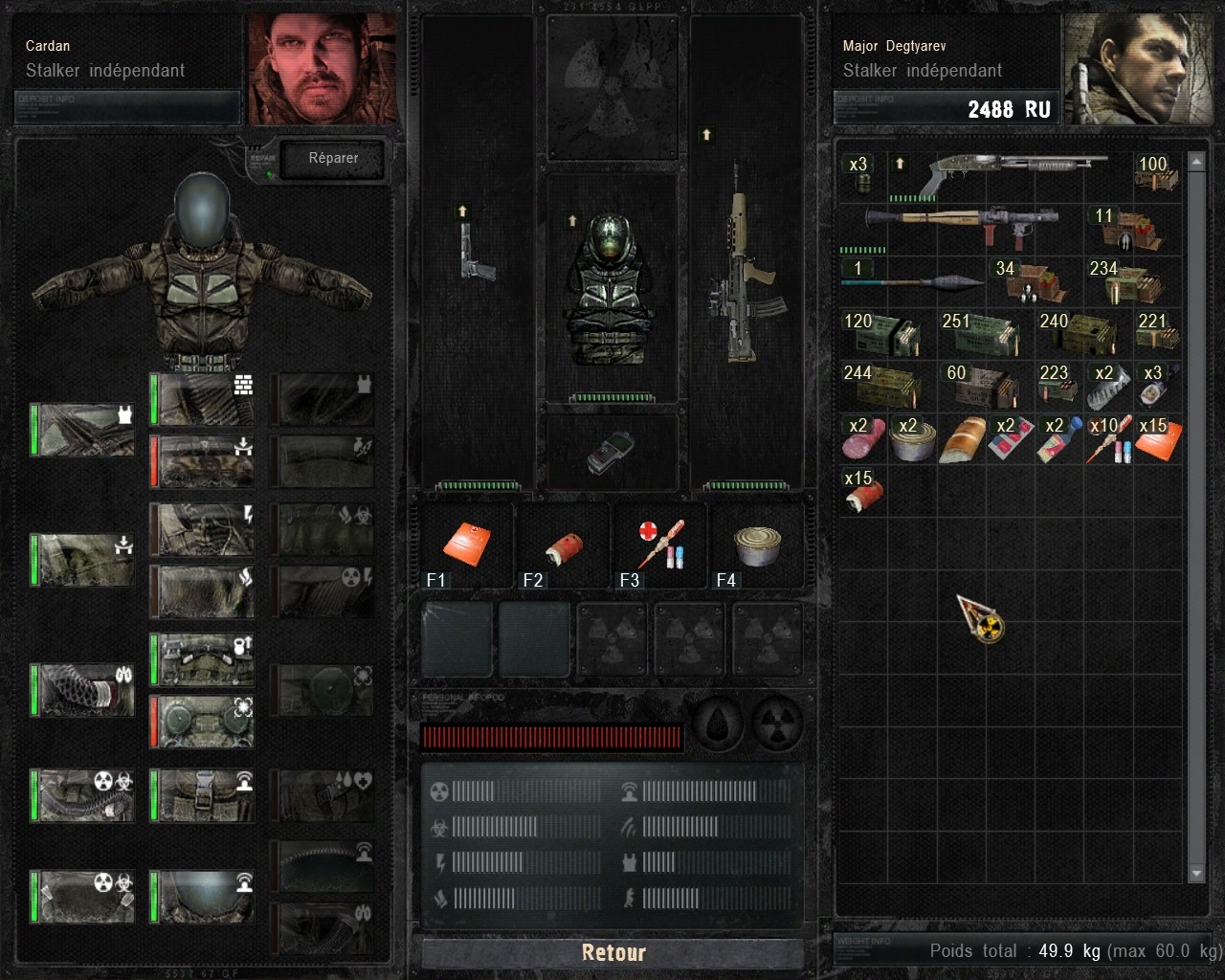The image size is (1225, 980).
Task: Select the 251 ammo box stack
Action: (985, 334)
